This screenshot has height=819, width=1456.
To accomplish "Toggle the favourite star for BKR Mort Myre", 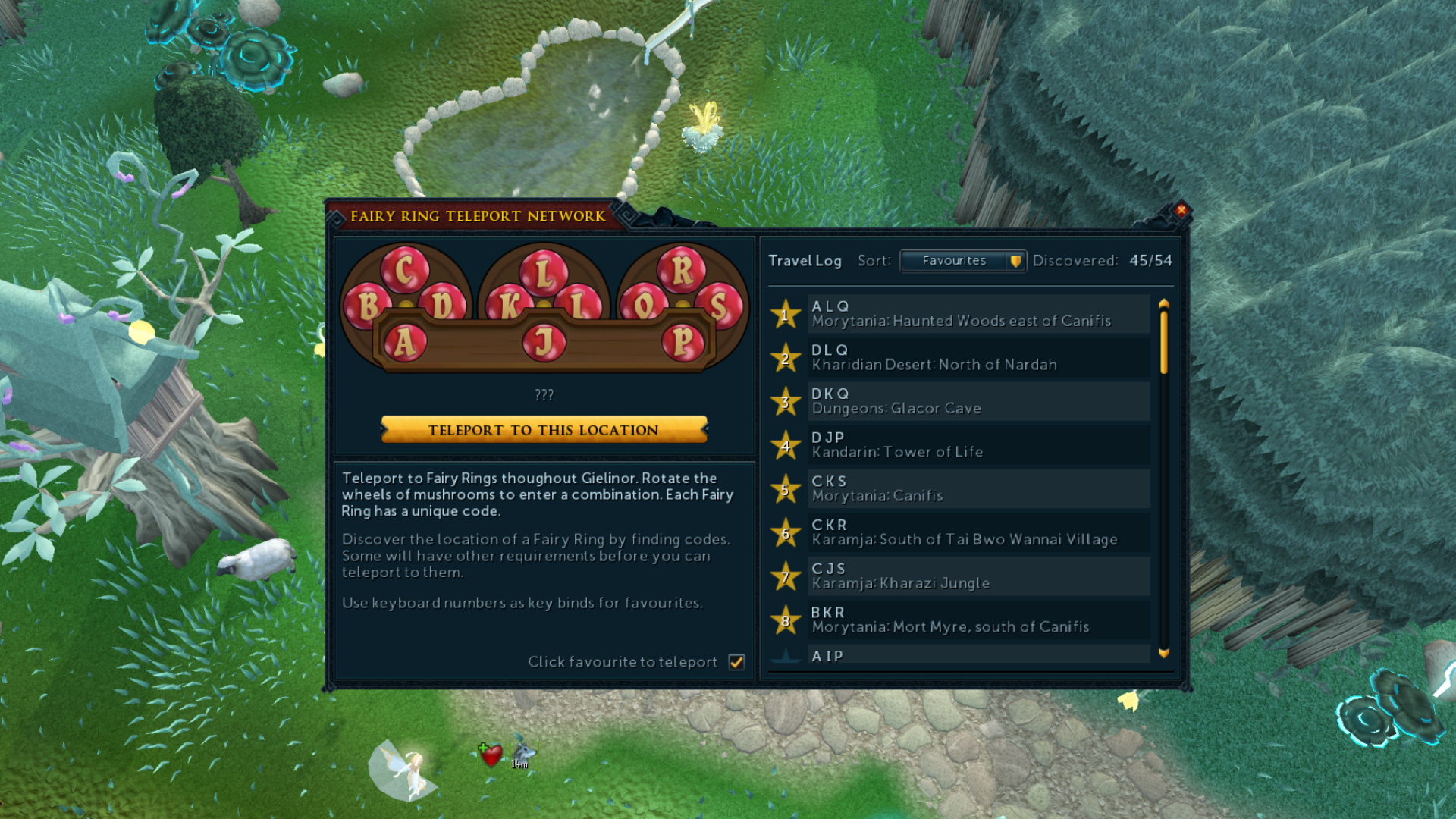I will 786,620.
